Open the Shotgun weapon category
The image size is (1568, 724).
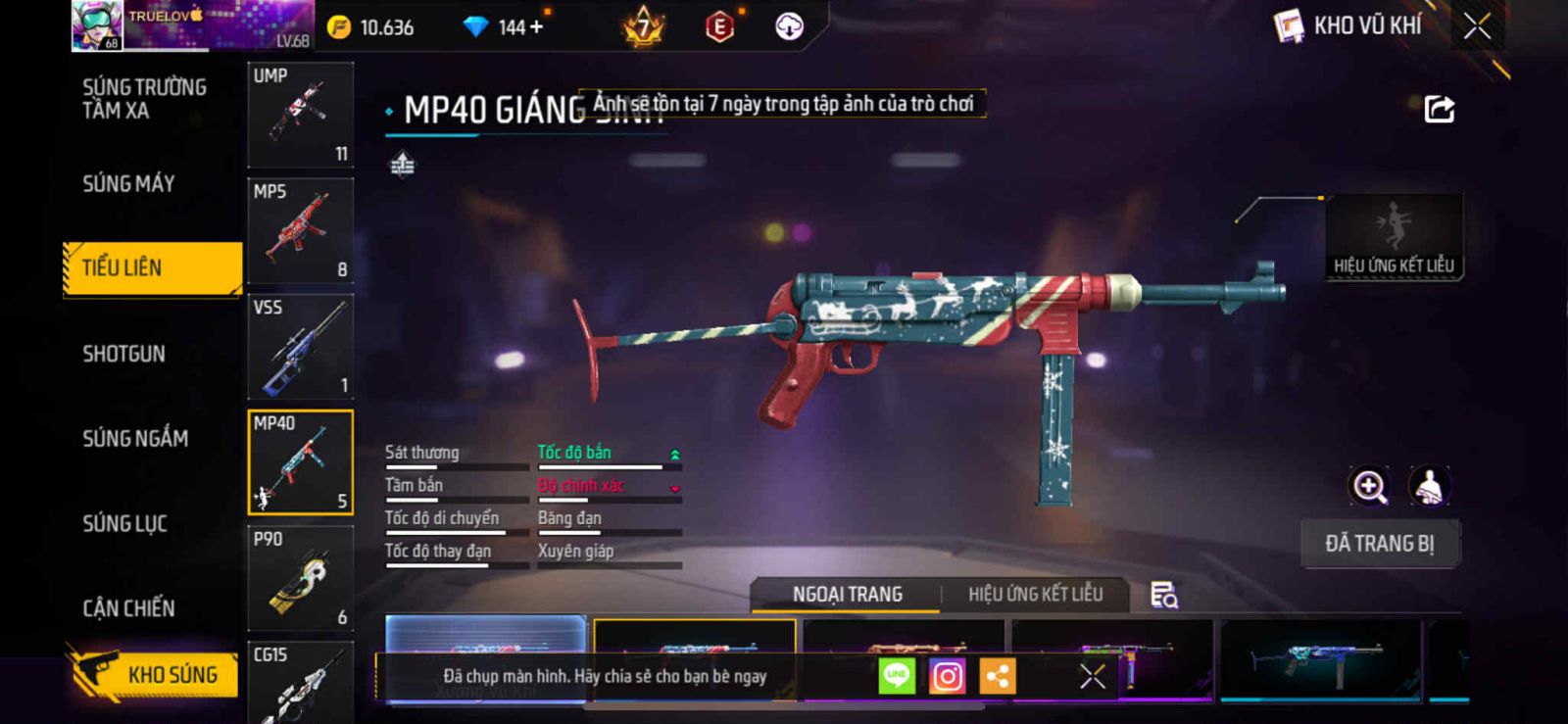click(123, 354)
